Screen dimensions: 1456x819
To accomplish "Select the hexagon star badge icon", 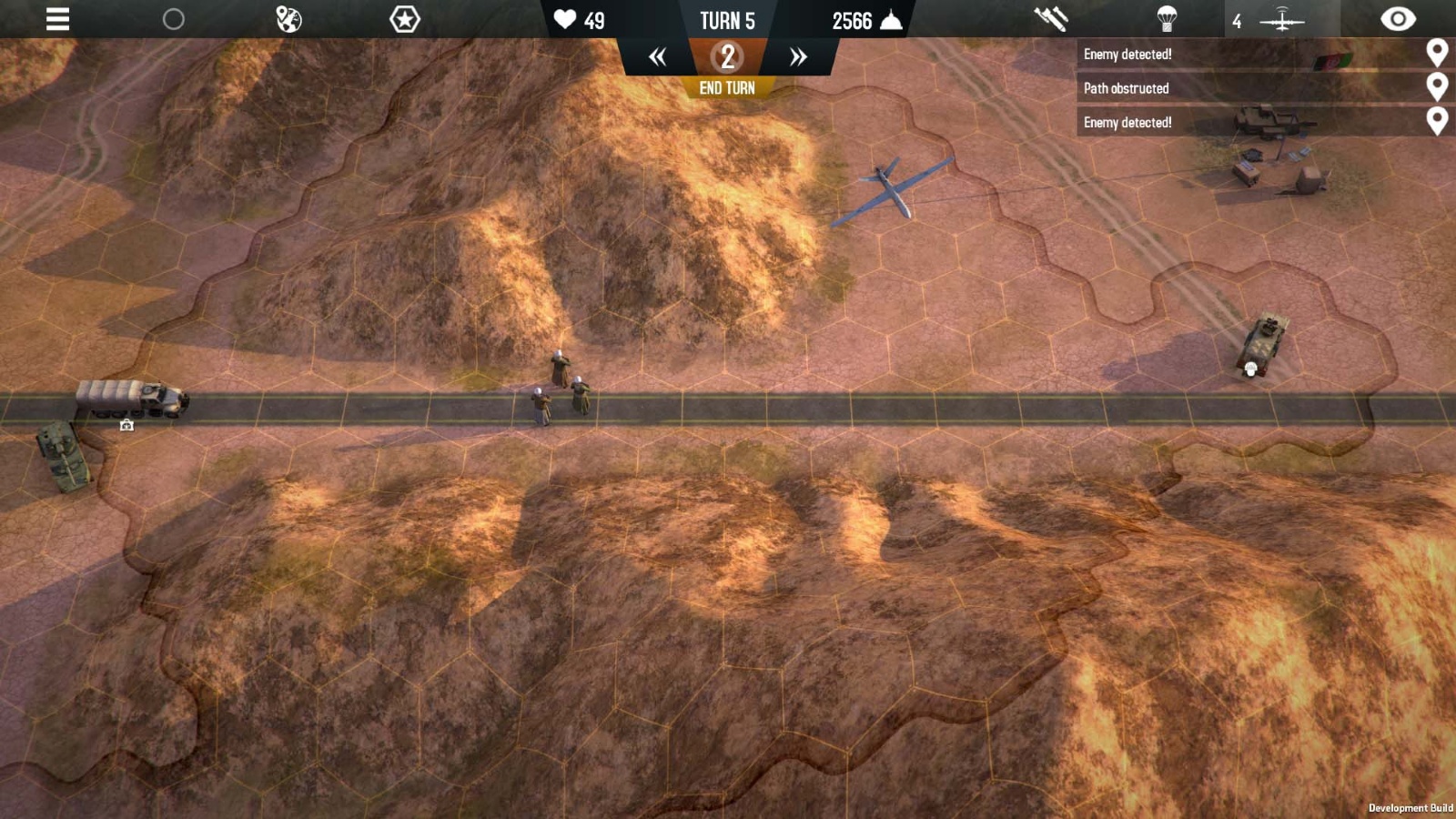I will tap(404, 16).
